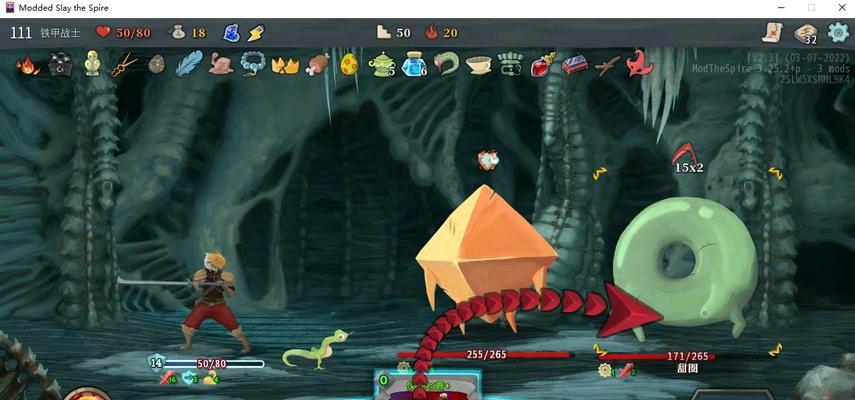Screen dimensions: 855x400
Task: Inspect the red potion flask relic
Action: click(541, 66)
